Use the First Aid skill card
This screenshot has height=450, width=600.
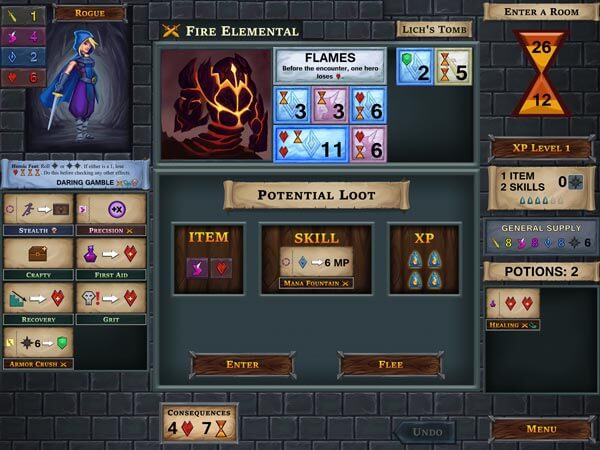pos(110,259)
